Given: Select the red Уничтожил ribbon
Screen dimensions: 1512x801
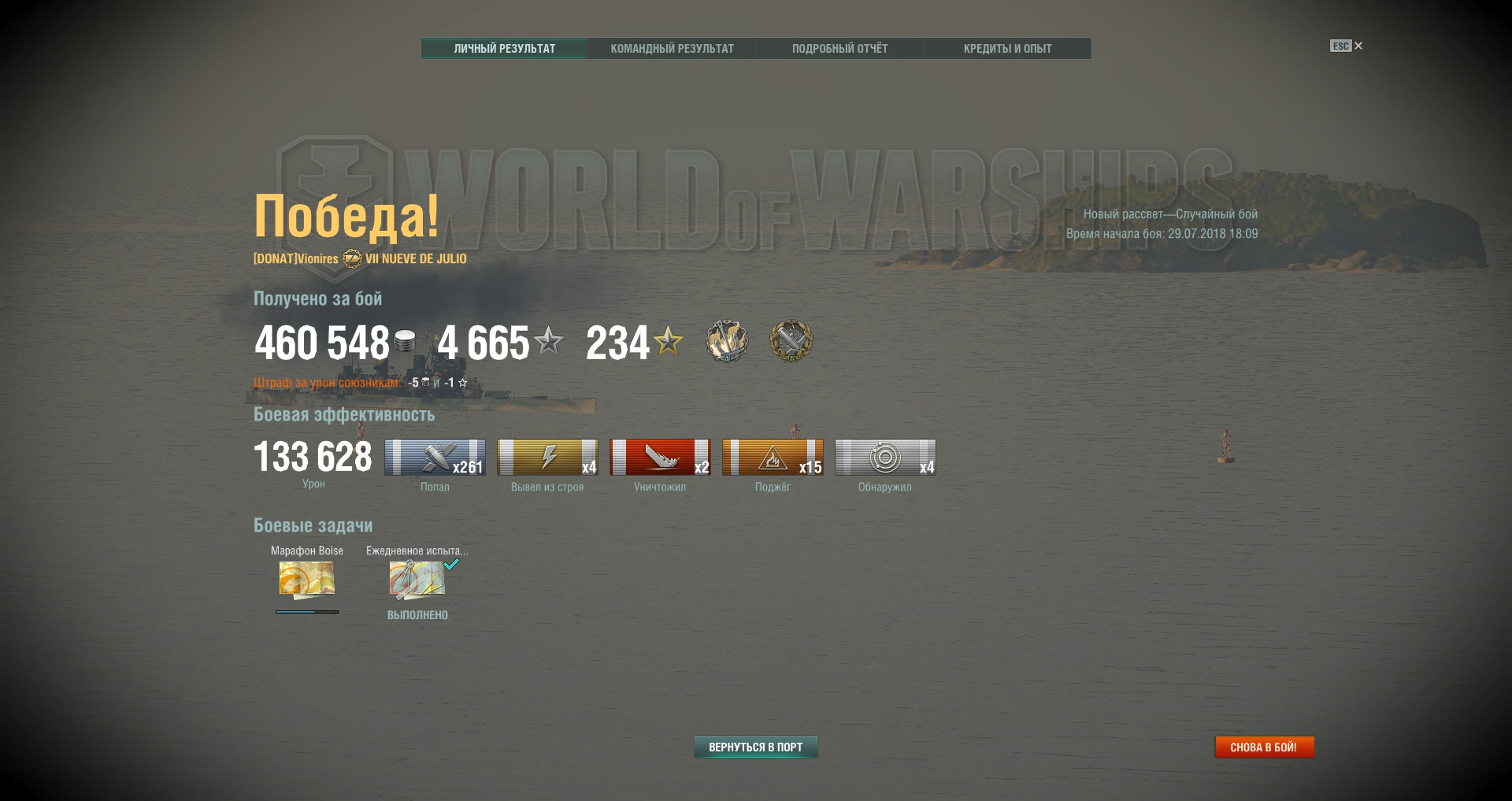Looking at the screenshot, I should click(x=660, y=458).
